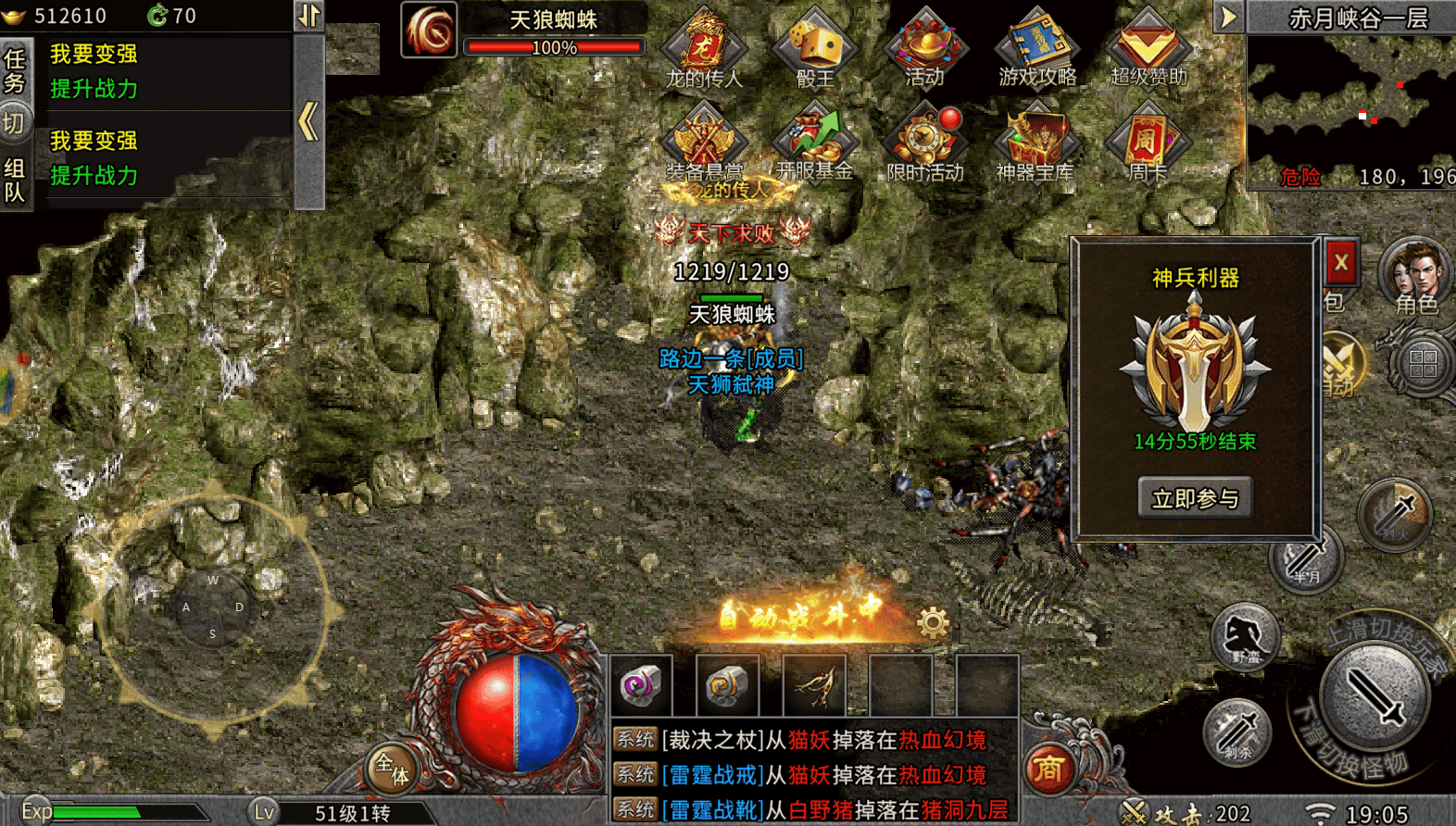Click the 立即参与 button
Image resolution: width=1456 pixels, height=826 pixels.
1195,498
